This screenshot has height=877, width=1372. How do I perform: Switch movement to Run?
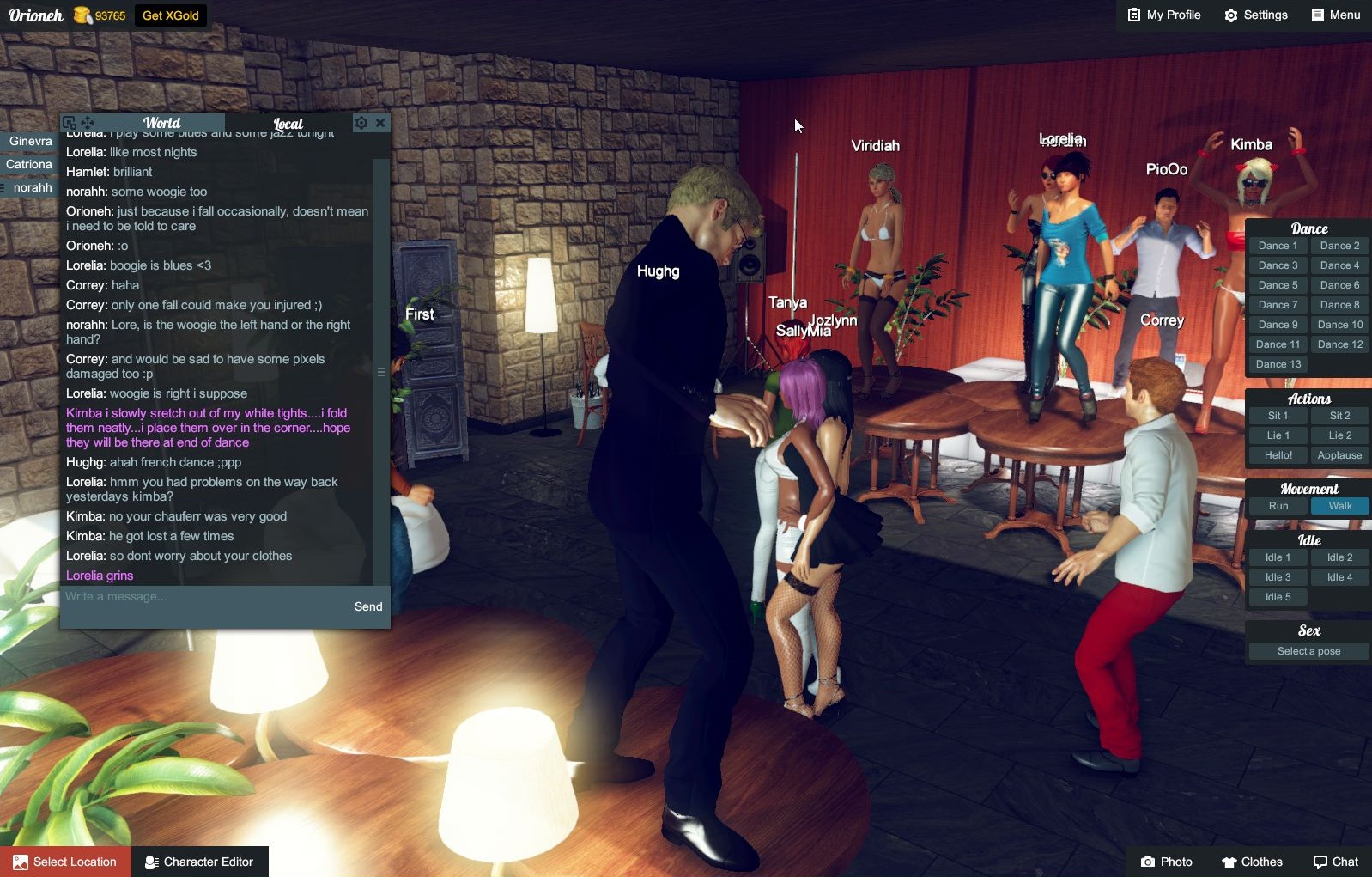[x=1278, y=506]
